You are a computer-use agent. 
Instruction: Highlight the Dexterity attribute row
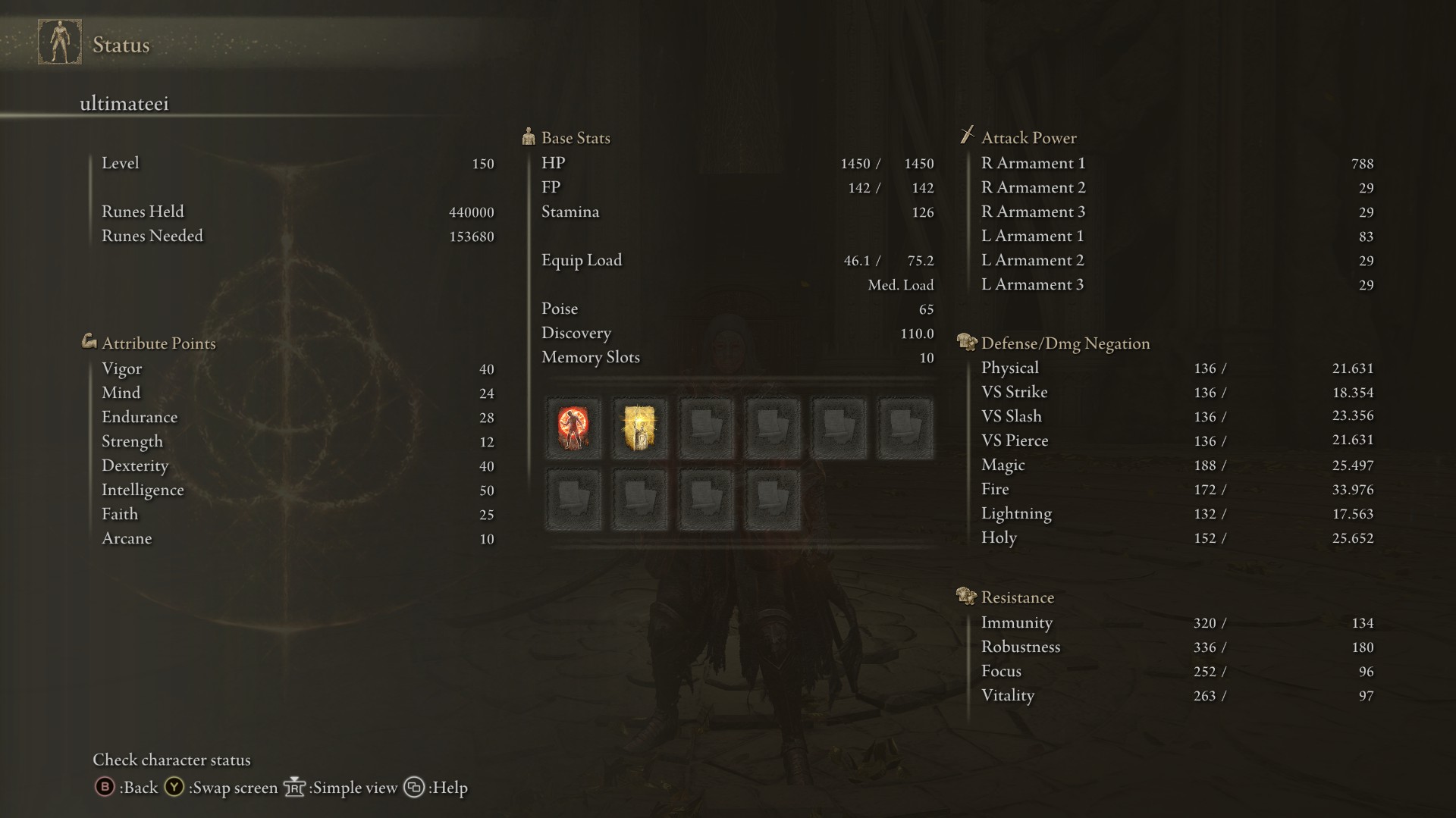pos(296,466)
